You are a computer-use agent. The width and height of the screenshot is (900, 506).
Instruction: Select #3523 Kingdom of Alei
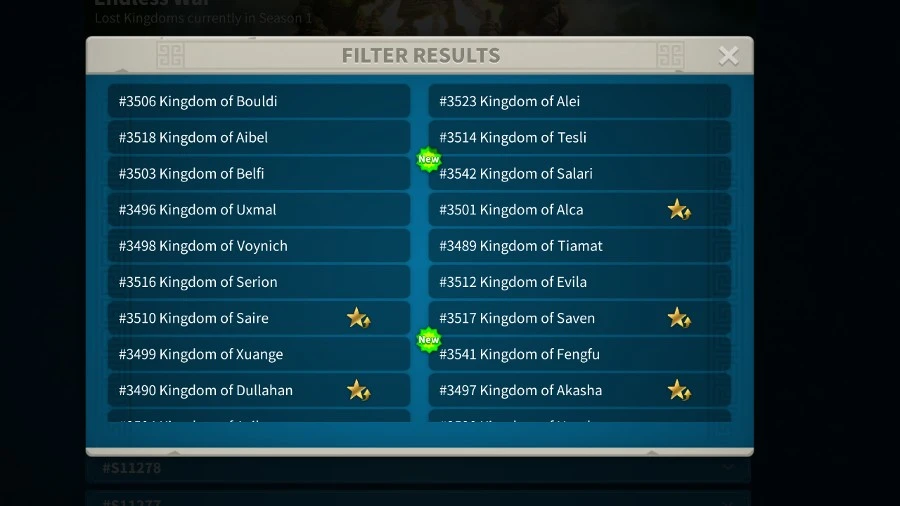pos(580,101)
